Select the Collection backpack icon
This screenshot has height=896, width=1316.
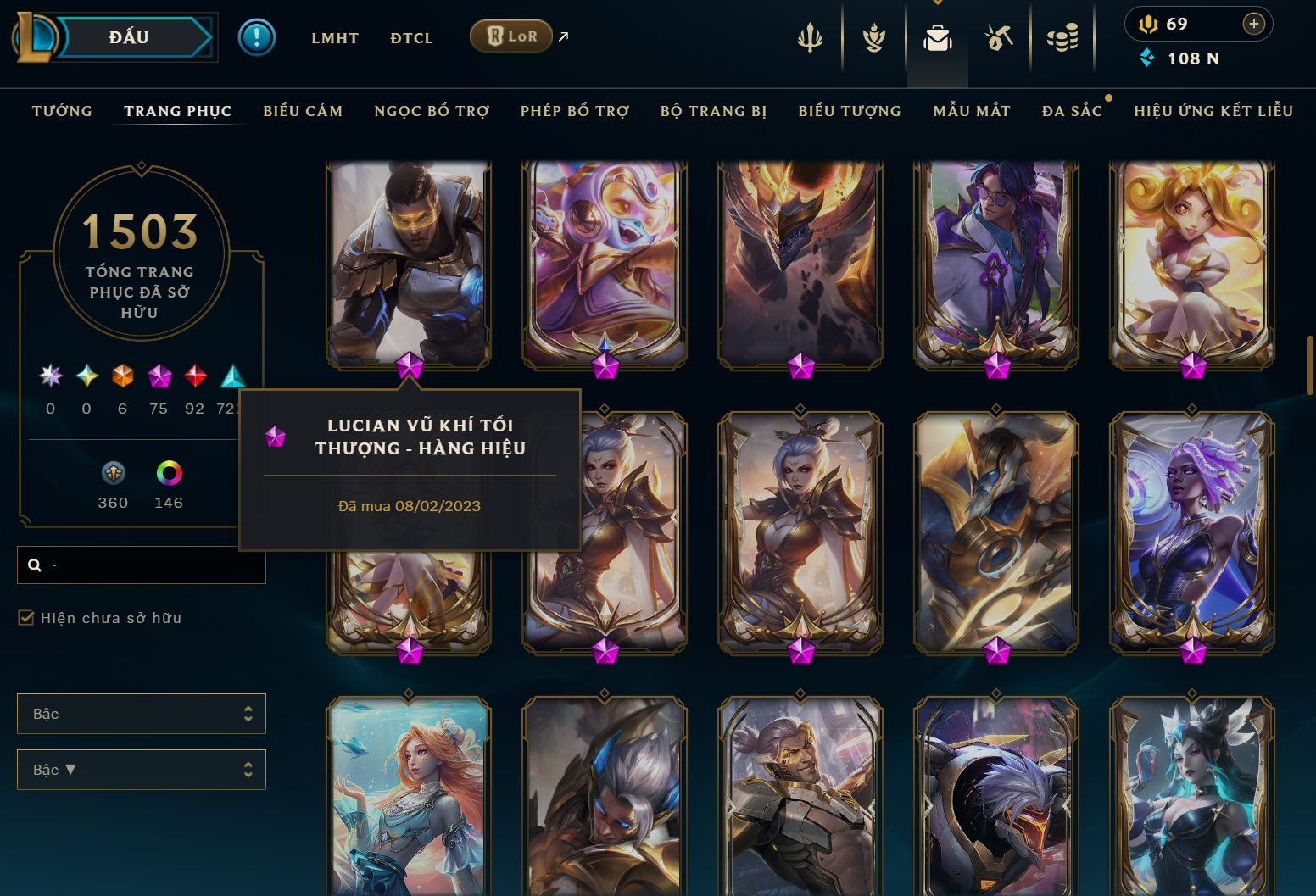coord(937,38)
